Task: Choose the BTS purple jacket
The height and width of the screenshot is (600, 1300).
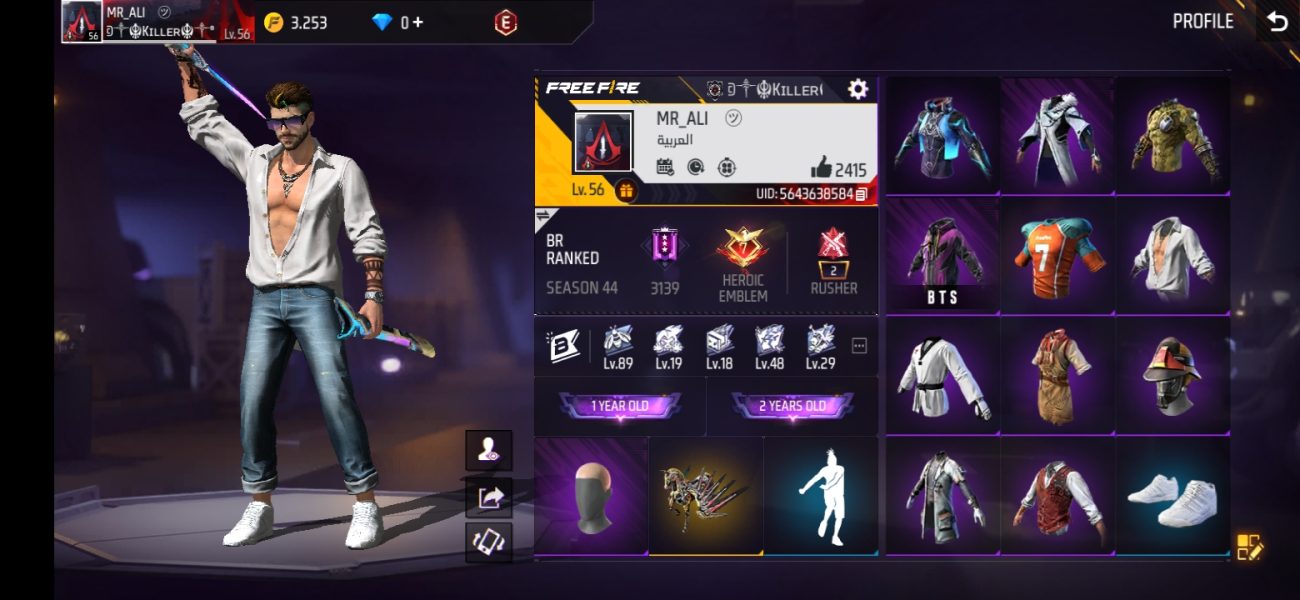Action: (x=942, y=255)
